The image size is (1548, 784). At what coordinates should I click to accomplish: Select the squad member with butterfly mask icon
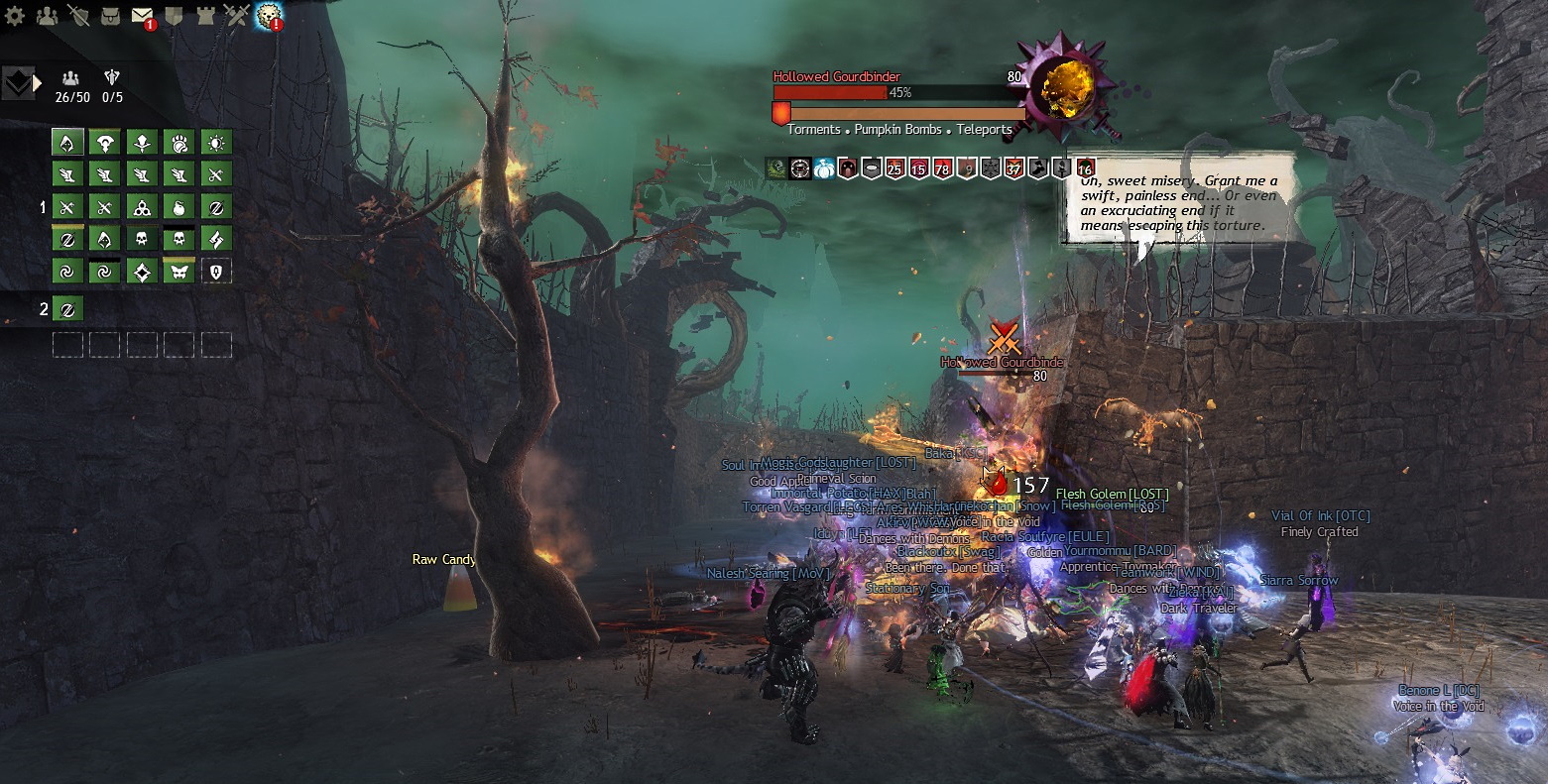point(179,272)
